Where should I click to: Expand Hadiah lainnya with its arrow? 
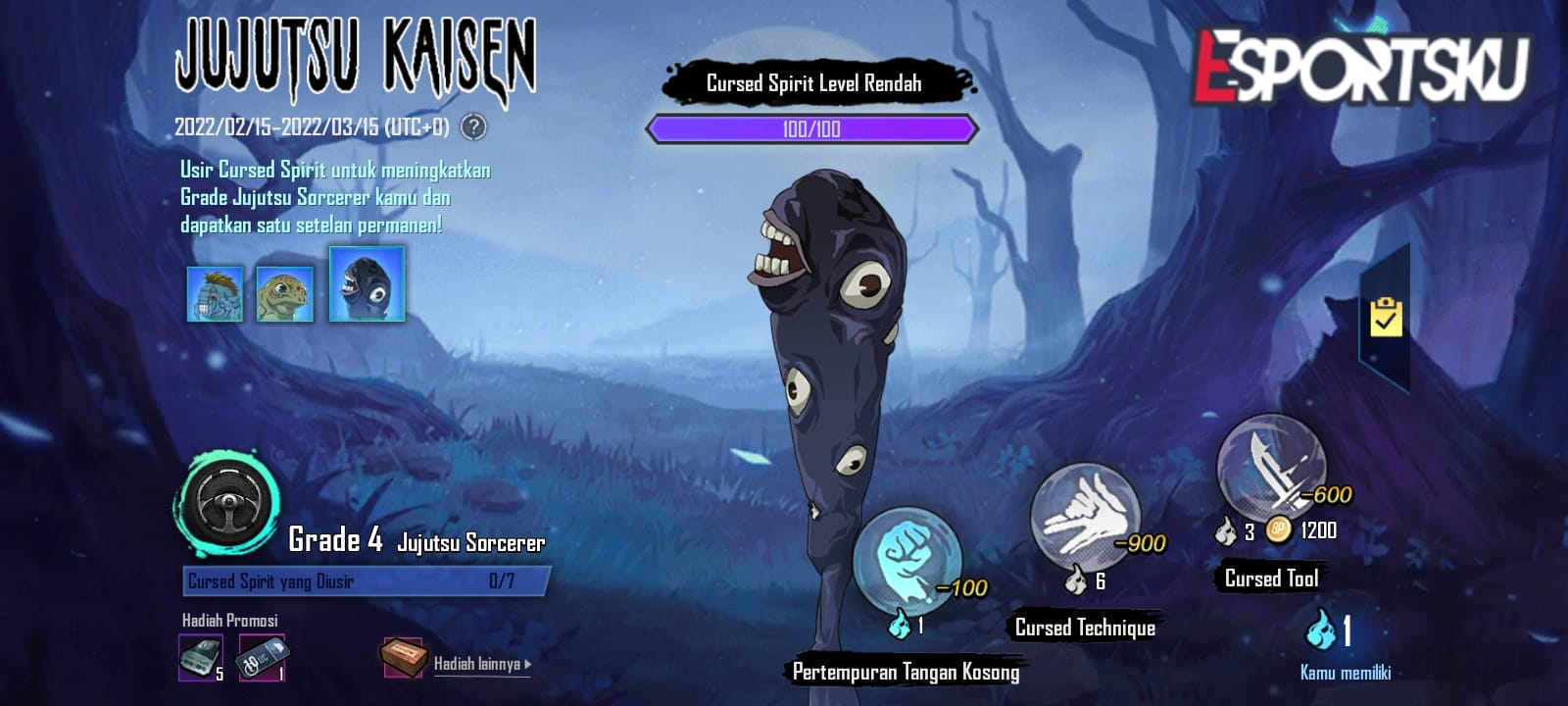525,663
